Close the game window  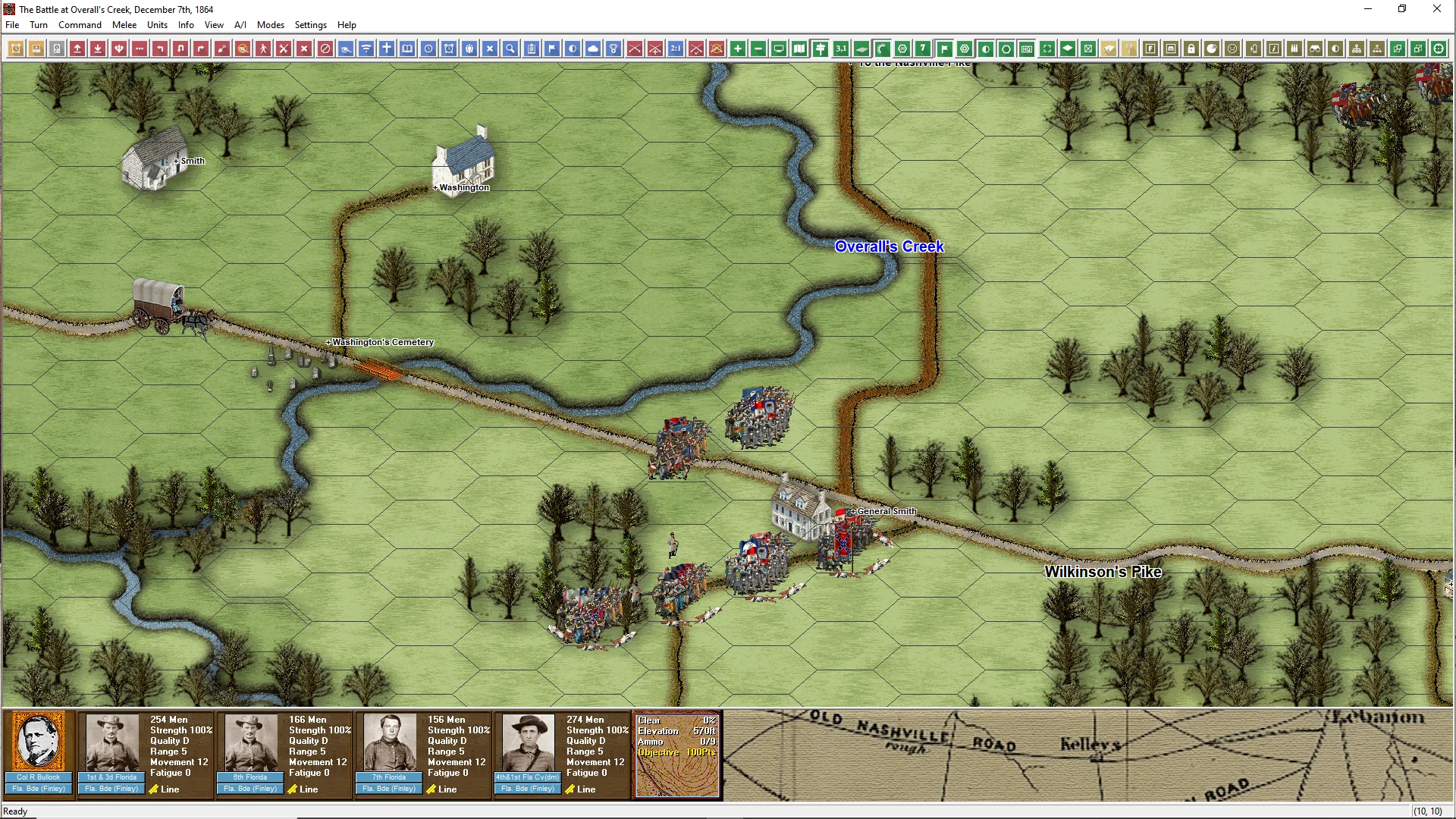point(1436,9)
